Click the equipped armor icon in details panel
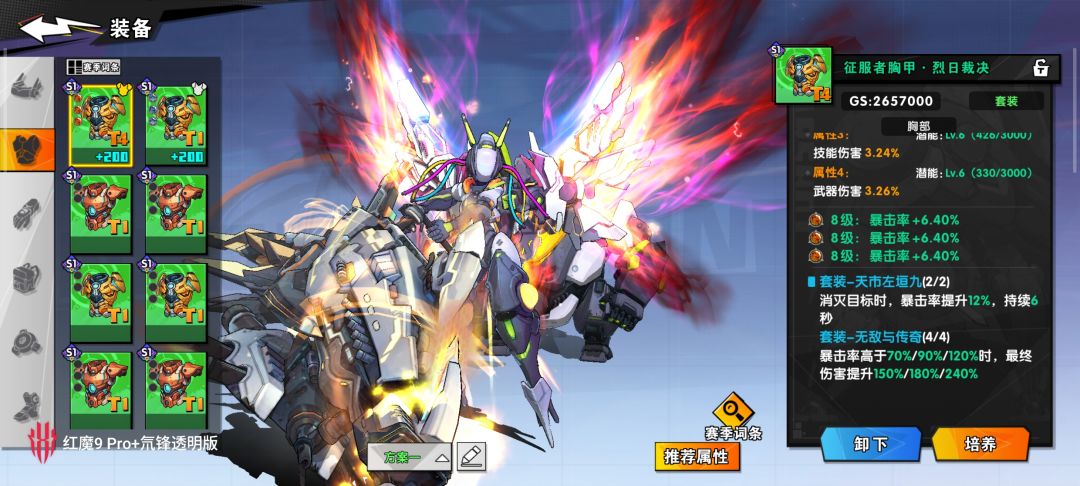The width and height of the screenshot is (1080, 486). [802, 75]
